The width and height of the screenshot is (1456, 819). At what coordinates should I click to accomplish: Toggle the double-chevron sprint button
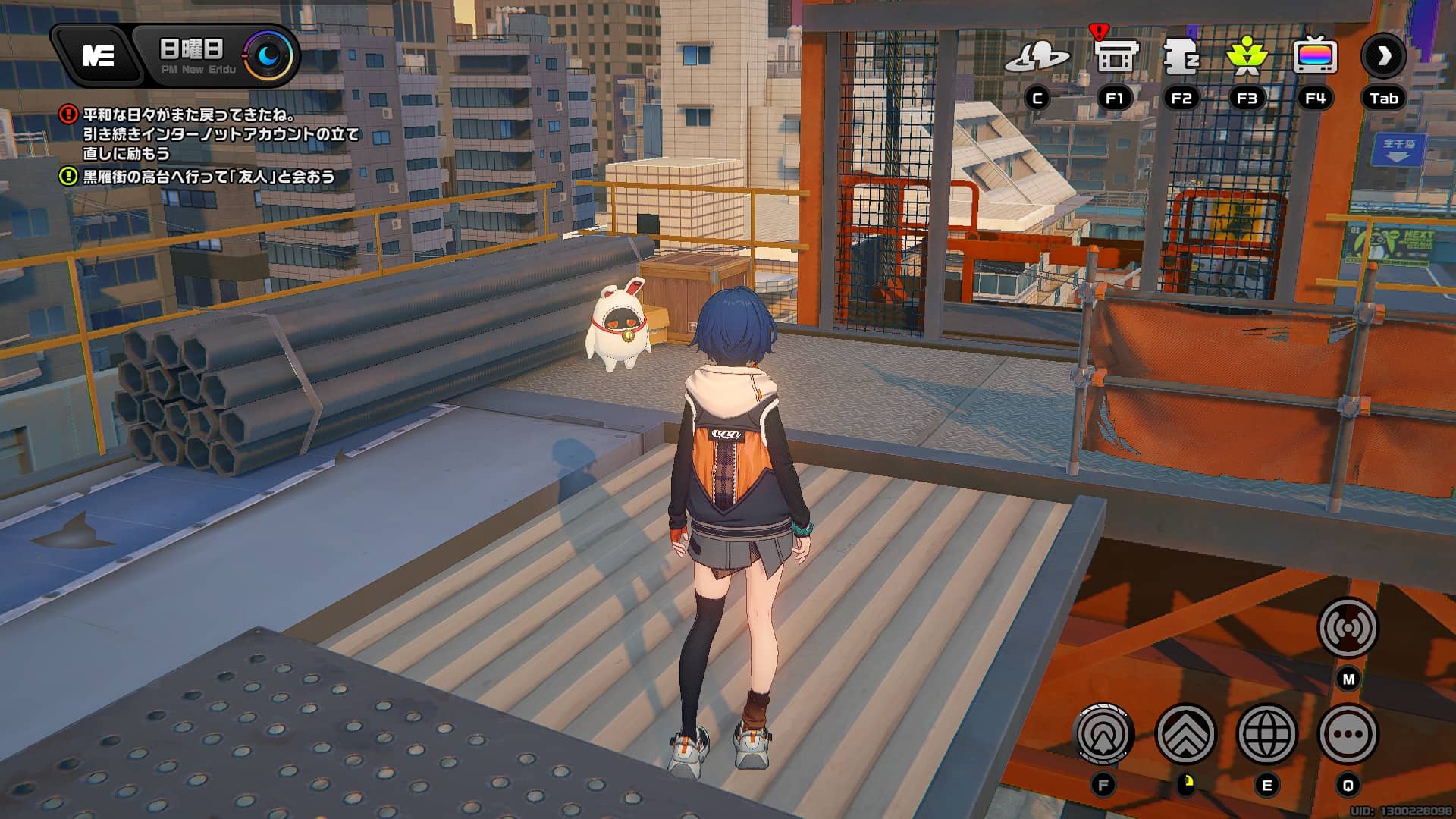[1185, 734]
